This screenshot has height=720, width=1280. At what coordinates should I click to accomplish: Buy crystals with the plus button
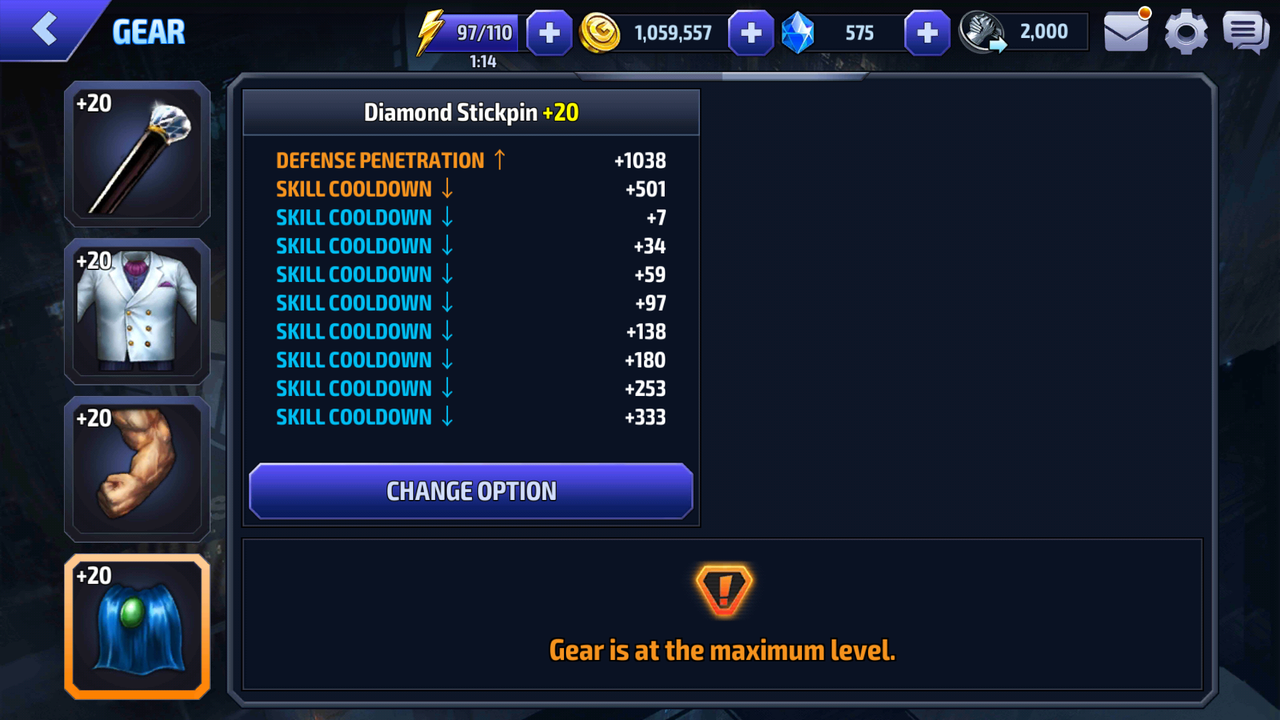(x=927, y=33)
